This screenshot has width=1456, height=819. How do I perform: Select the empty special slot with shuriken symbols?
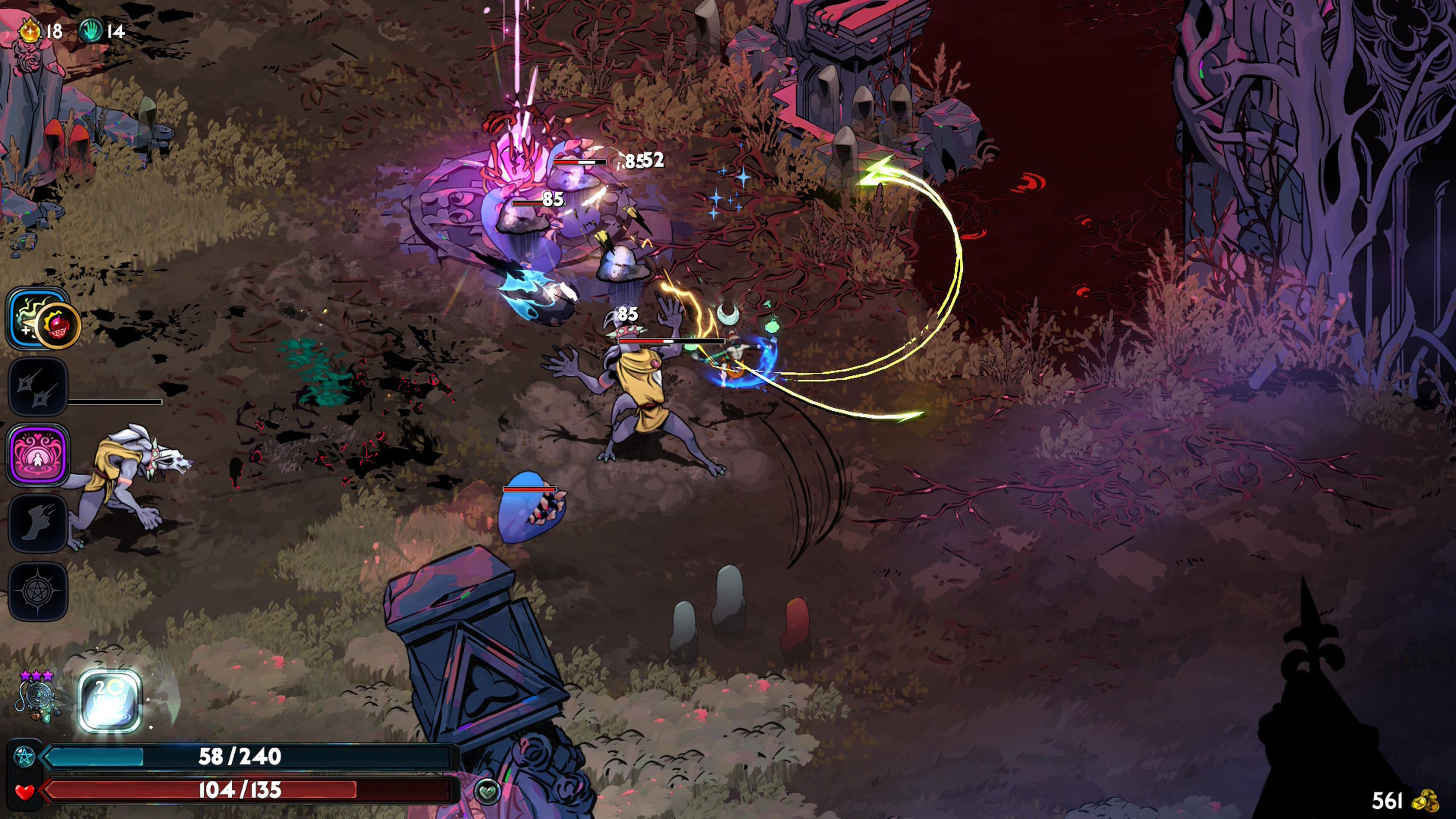(x=37, y=386)
